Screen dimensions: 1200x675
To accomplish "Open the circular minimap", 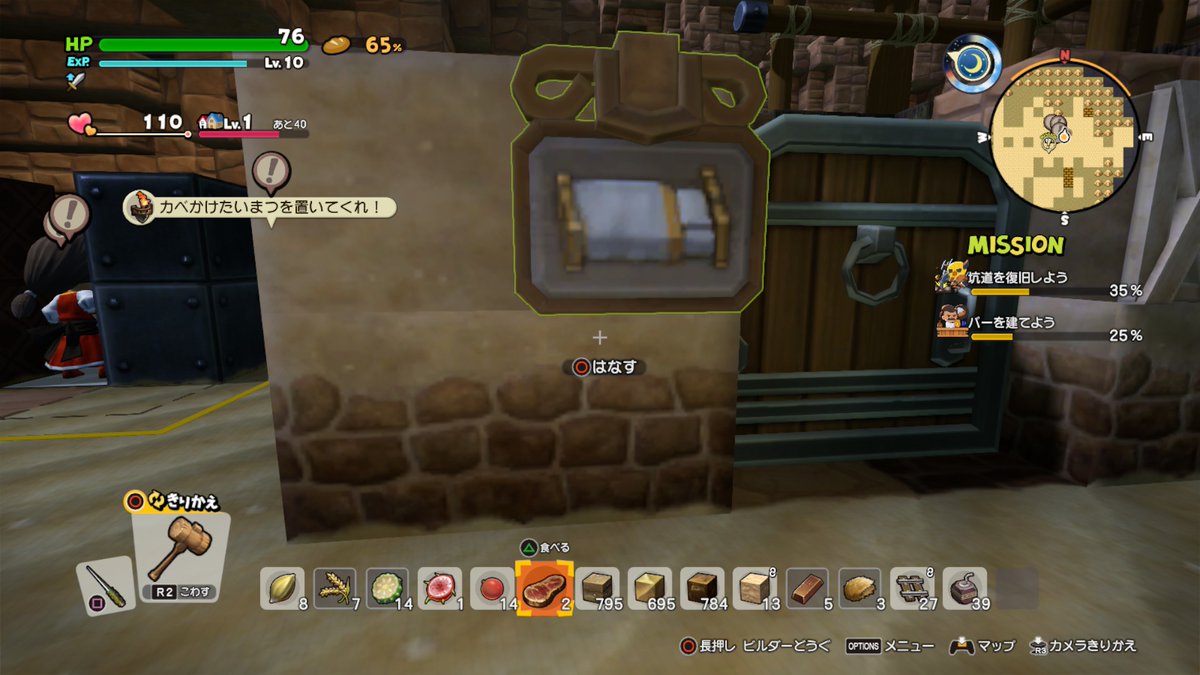I will tap(1063, 135).
